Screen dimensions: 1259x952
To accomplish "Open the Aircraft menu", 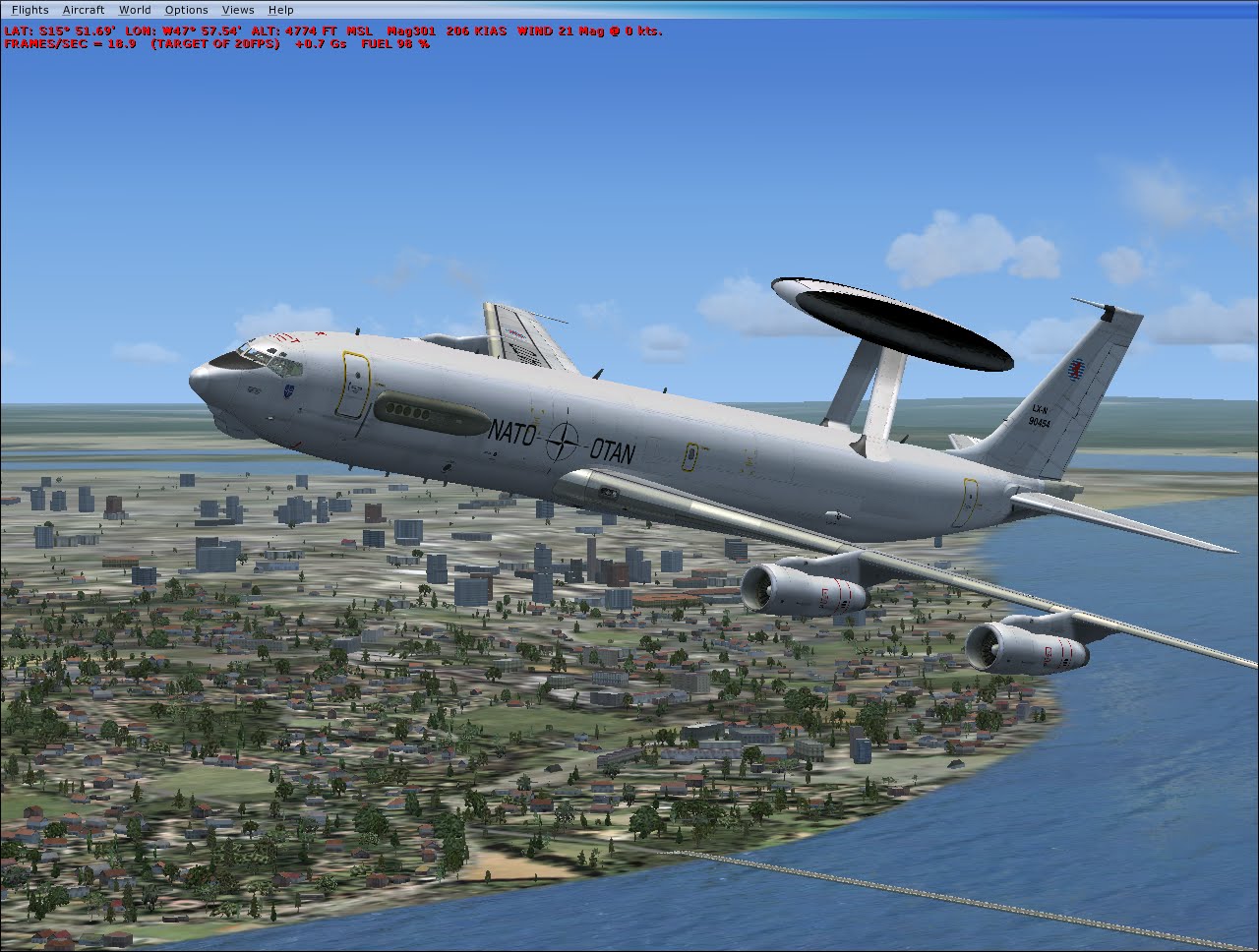I will (x=83, y=9).
